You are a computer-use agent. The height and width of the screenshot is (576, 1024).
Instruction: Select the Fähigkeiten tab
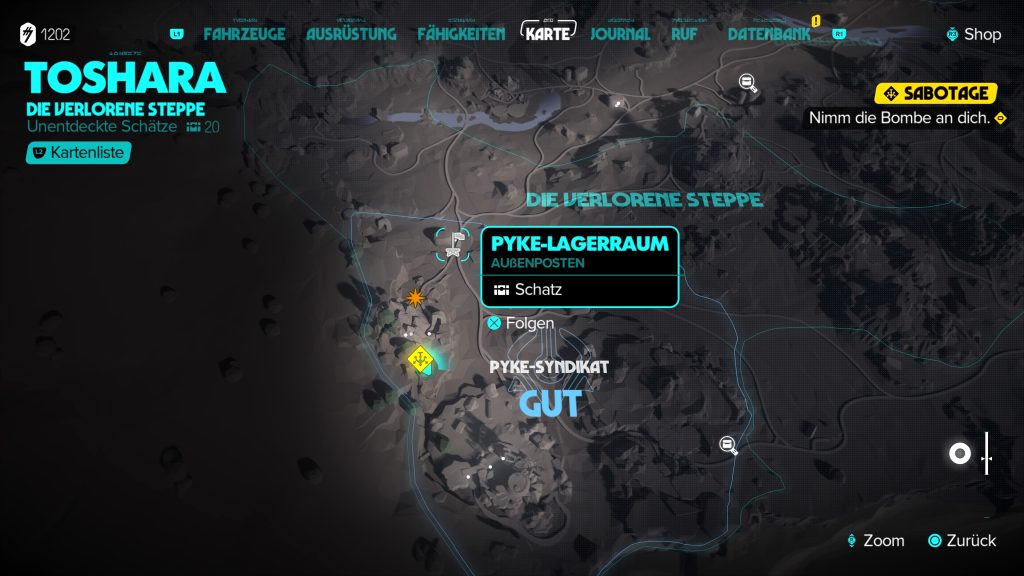[461, 34]
